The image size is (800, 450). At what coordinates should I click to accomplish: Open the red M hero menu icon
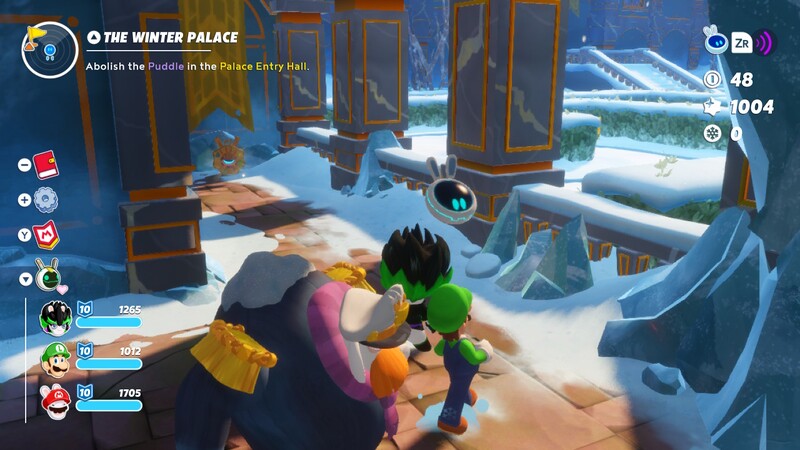(x=46, y=236)
